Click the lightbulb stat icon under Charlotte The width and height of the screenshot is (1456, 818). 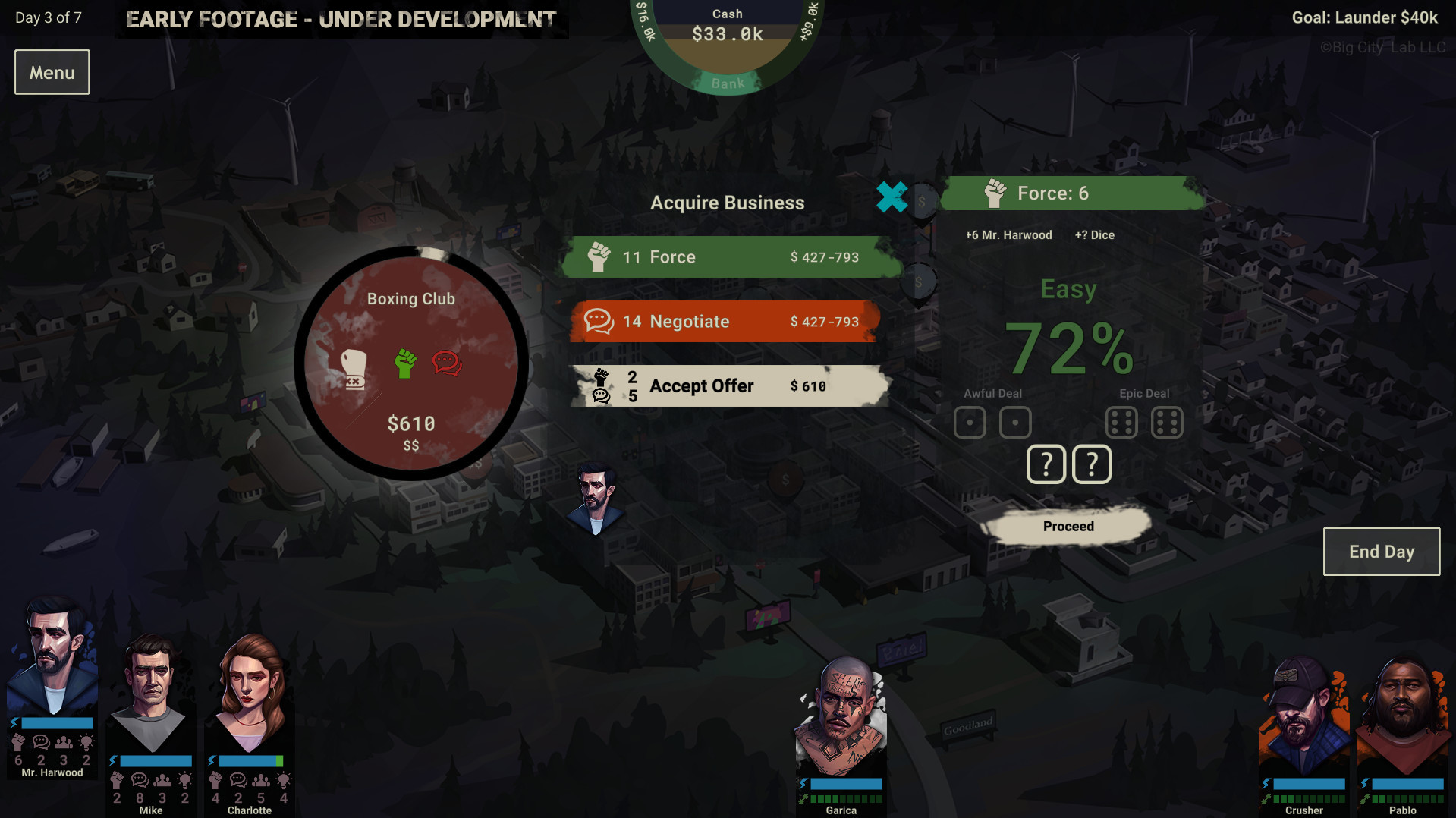tap(284, 779)
